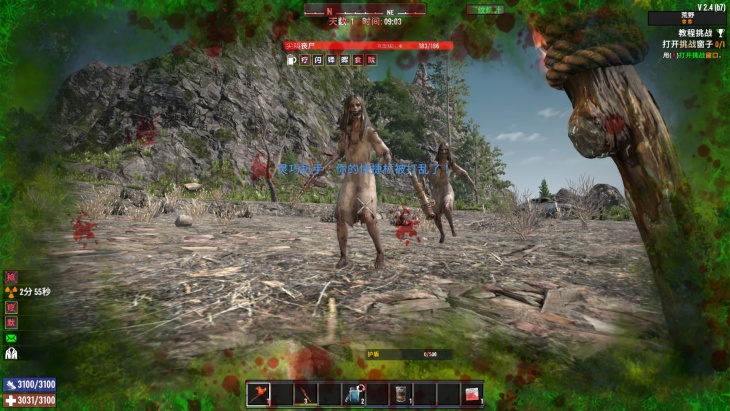The height and width of the screenshot is (411, 730).
Task: Select the red torch hotbar slot
Action: [258, 394]
